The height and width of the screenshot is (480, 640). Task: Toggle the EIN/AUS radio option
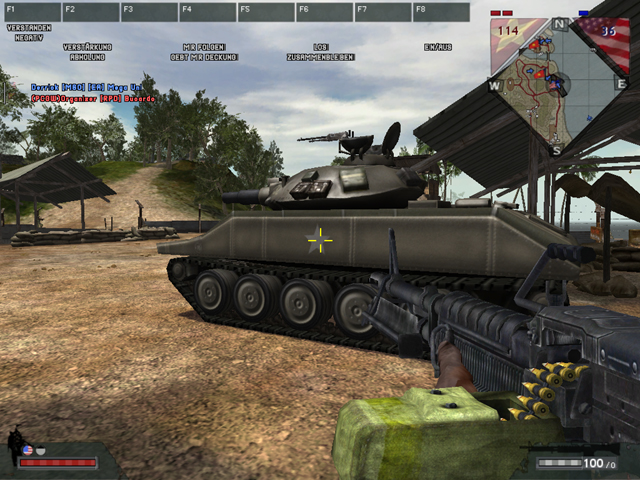tap(437, 47)
